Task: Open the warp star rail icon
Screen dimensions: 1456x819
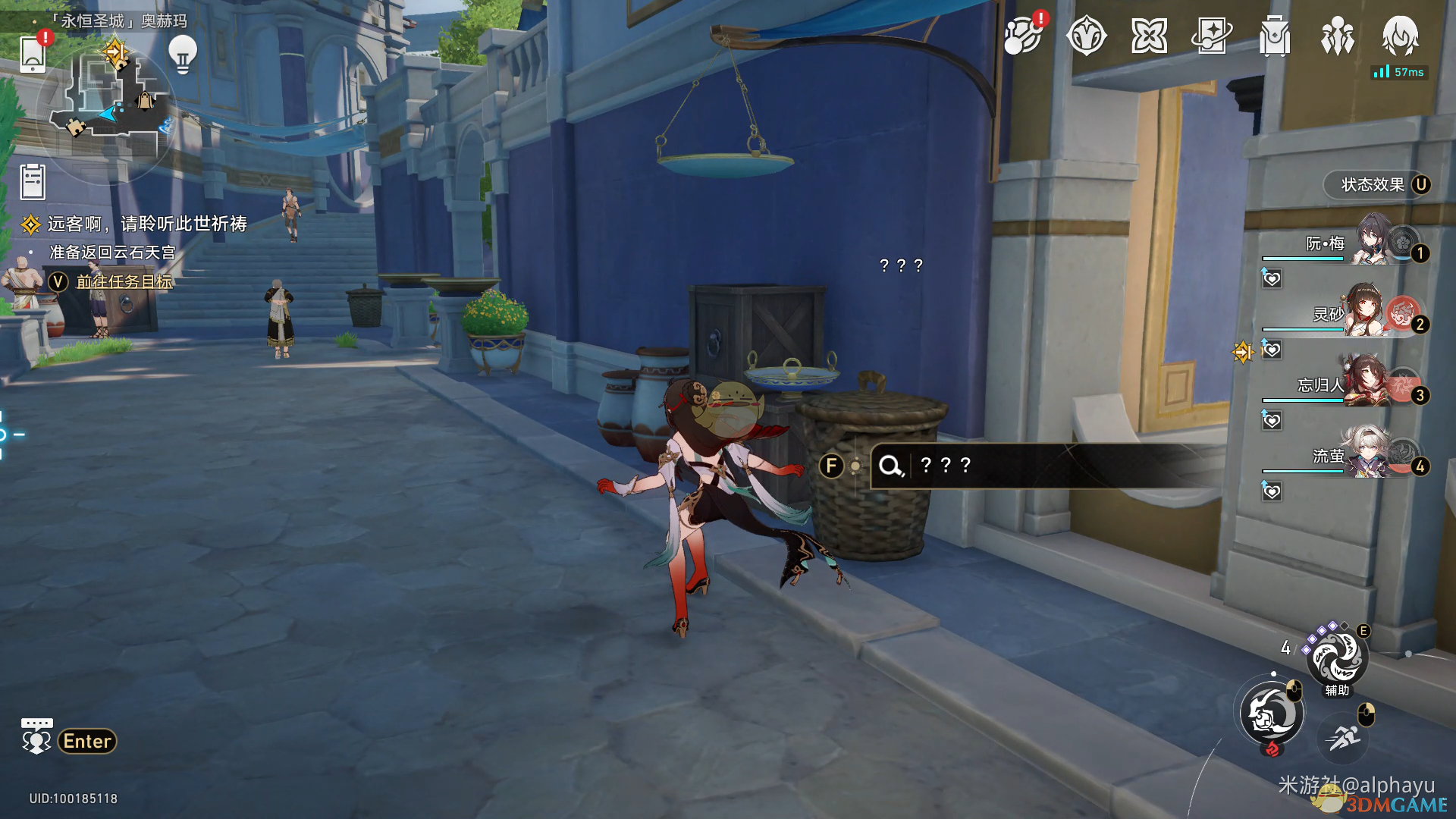Action: click(1211, 36)
